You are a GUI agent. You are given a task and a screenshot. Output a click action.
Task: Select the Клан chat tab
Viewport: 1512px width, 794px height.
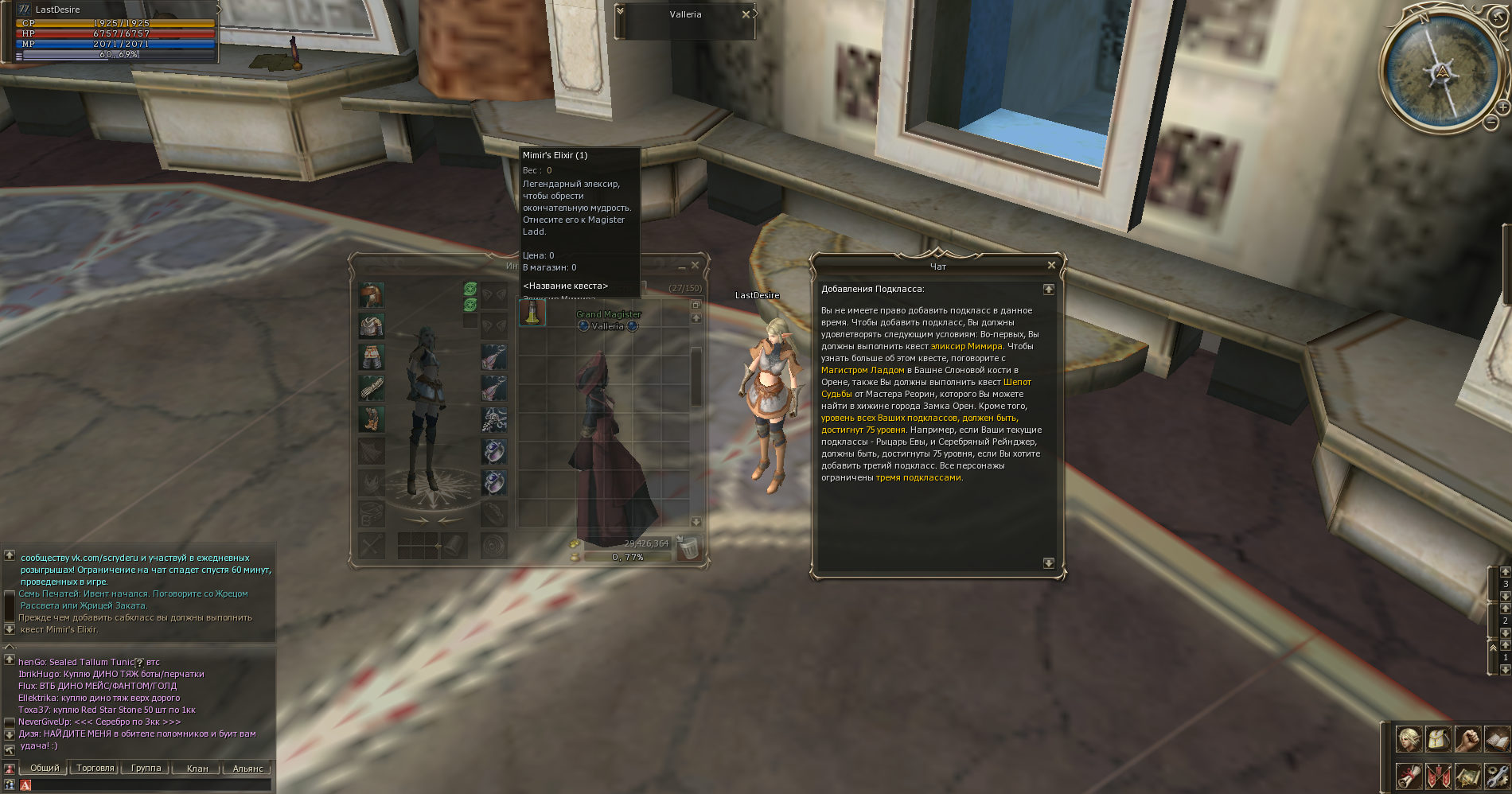[x=197, y=769]
